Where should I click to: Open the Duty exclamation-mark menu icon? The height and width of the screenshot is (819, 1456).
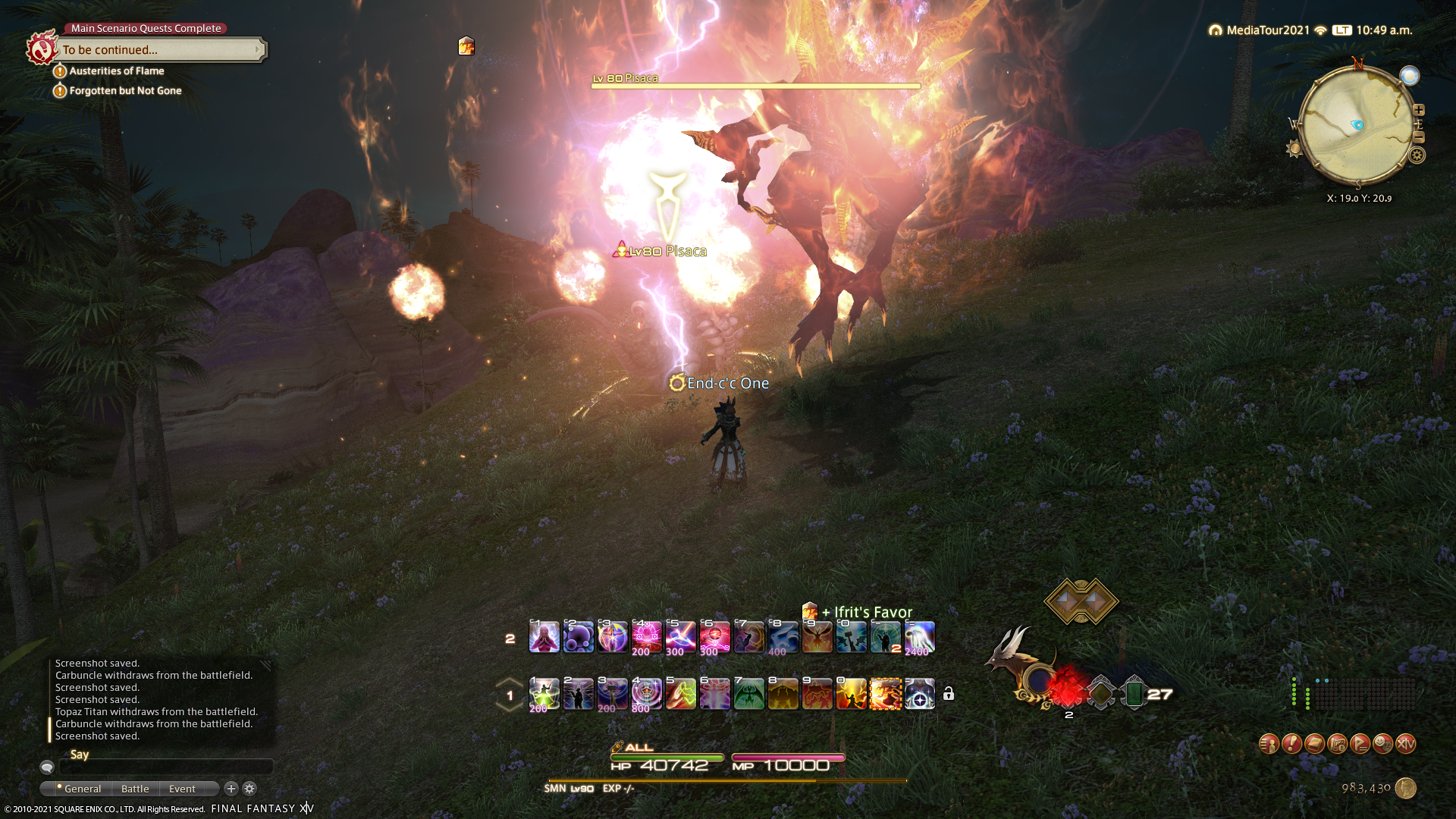(1291, 744)
